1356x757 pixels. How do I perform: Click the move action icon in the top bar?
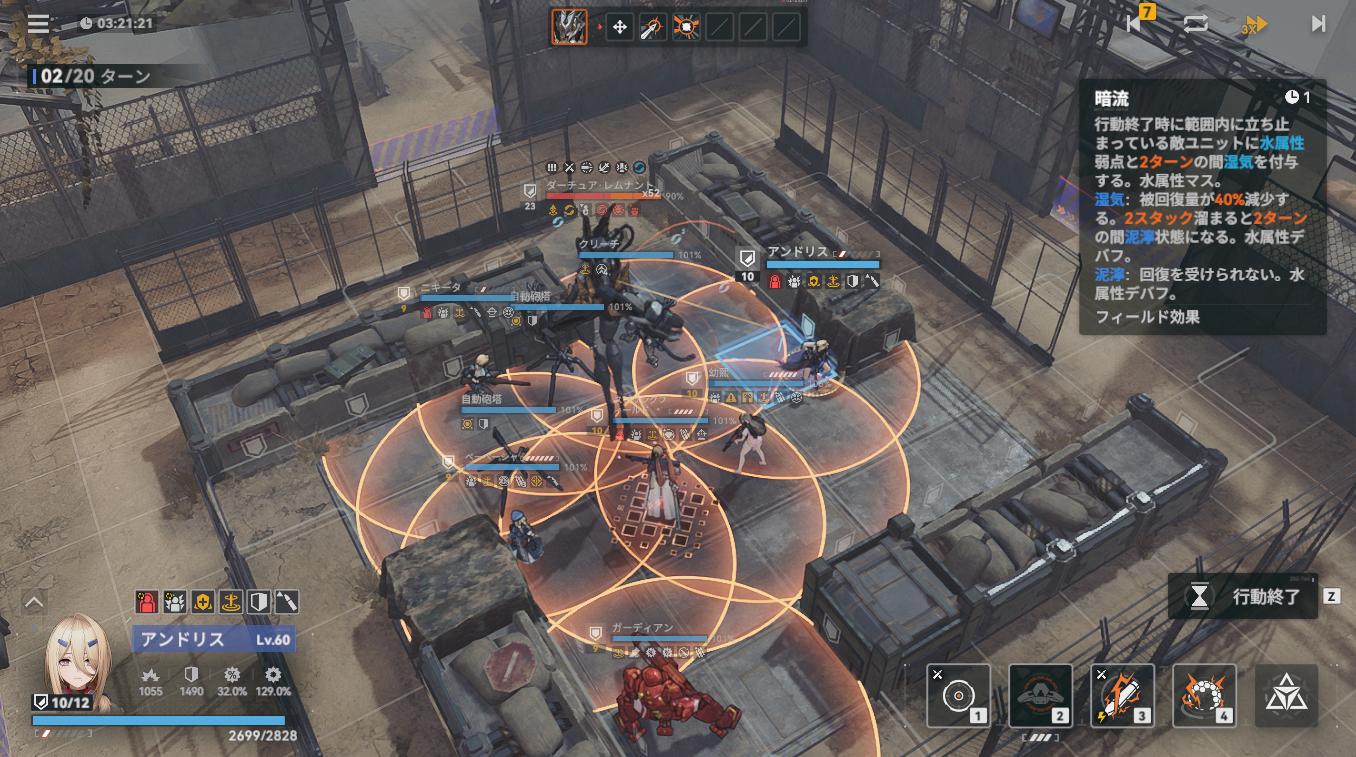point(619,27)
